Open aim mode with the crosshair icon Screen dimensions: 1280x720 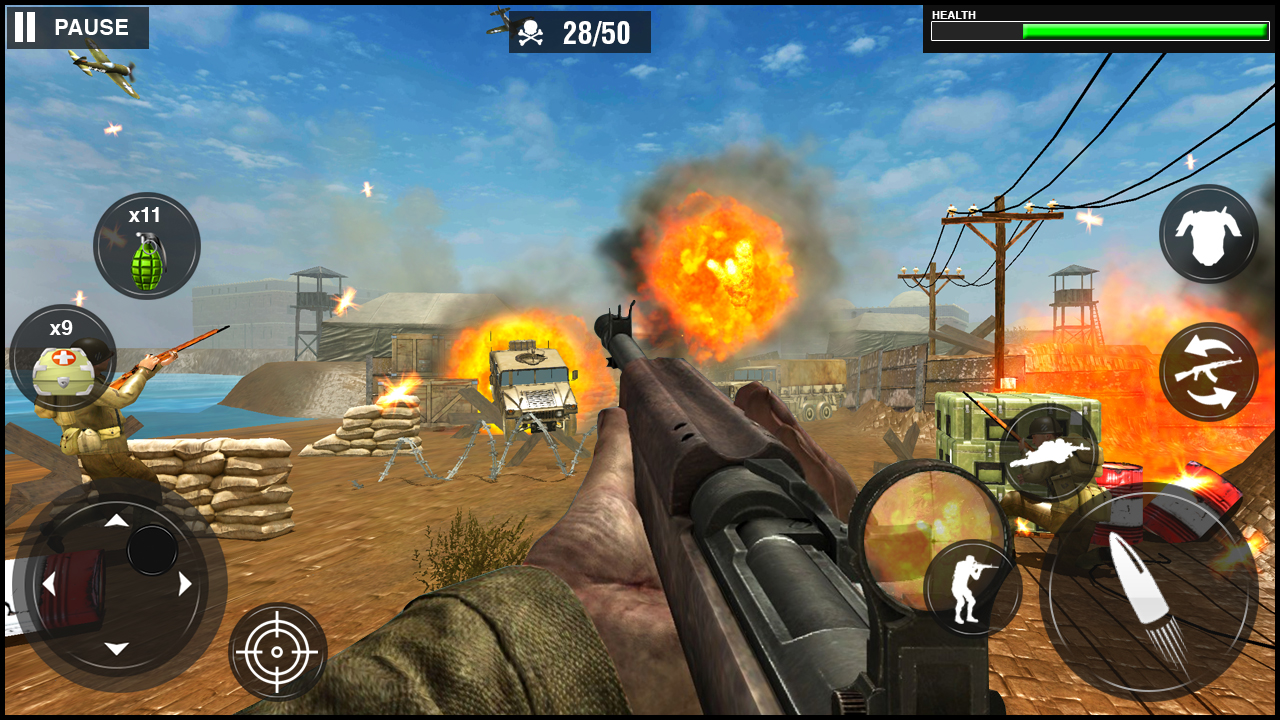click(278, 652)
